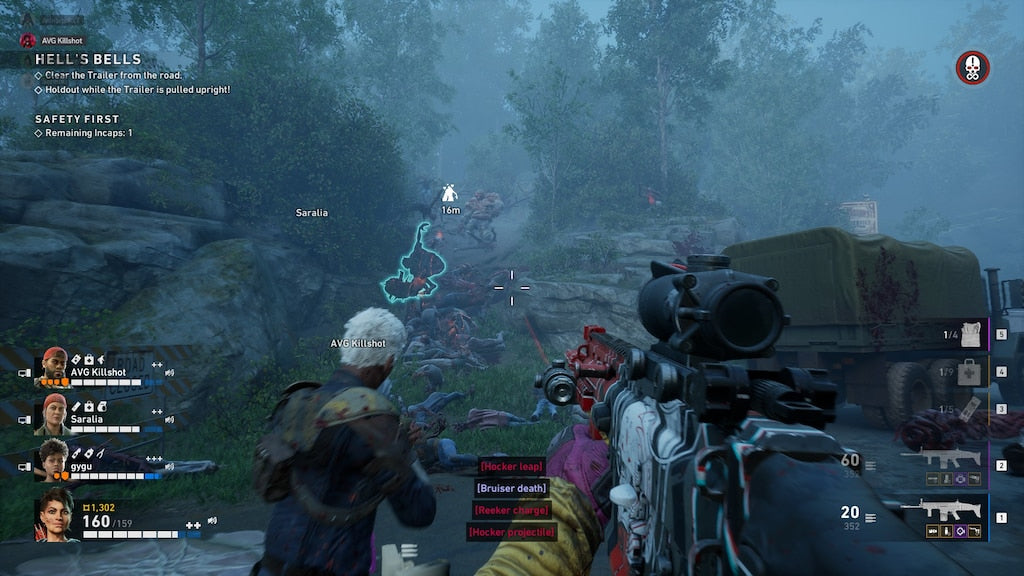
Task: Click Saralia's teammate portrait
Action: pos(54,414)
